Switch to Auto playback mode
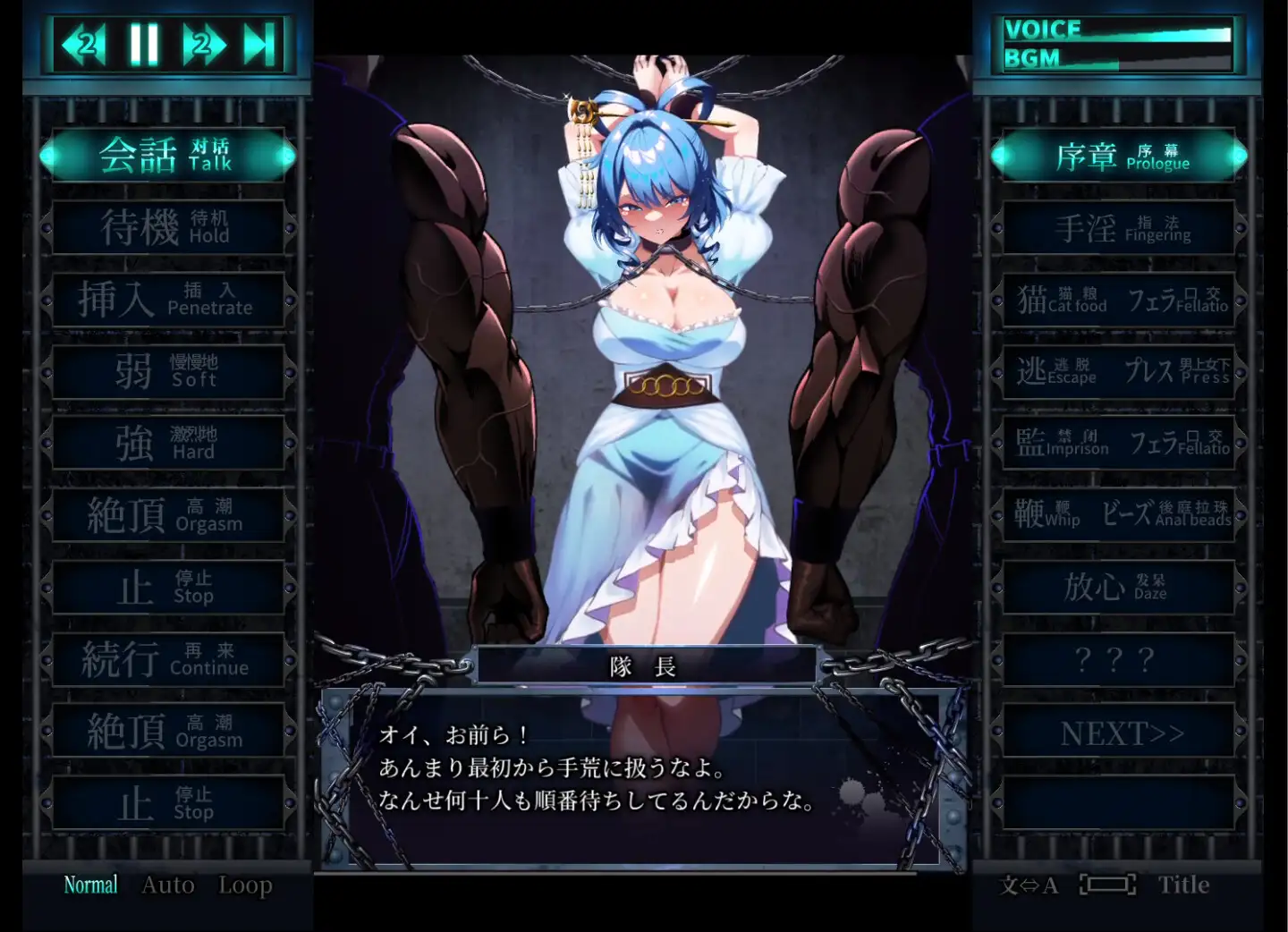The image size is (1288, 932). 166,884
